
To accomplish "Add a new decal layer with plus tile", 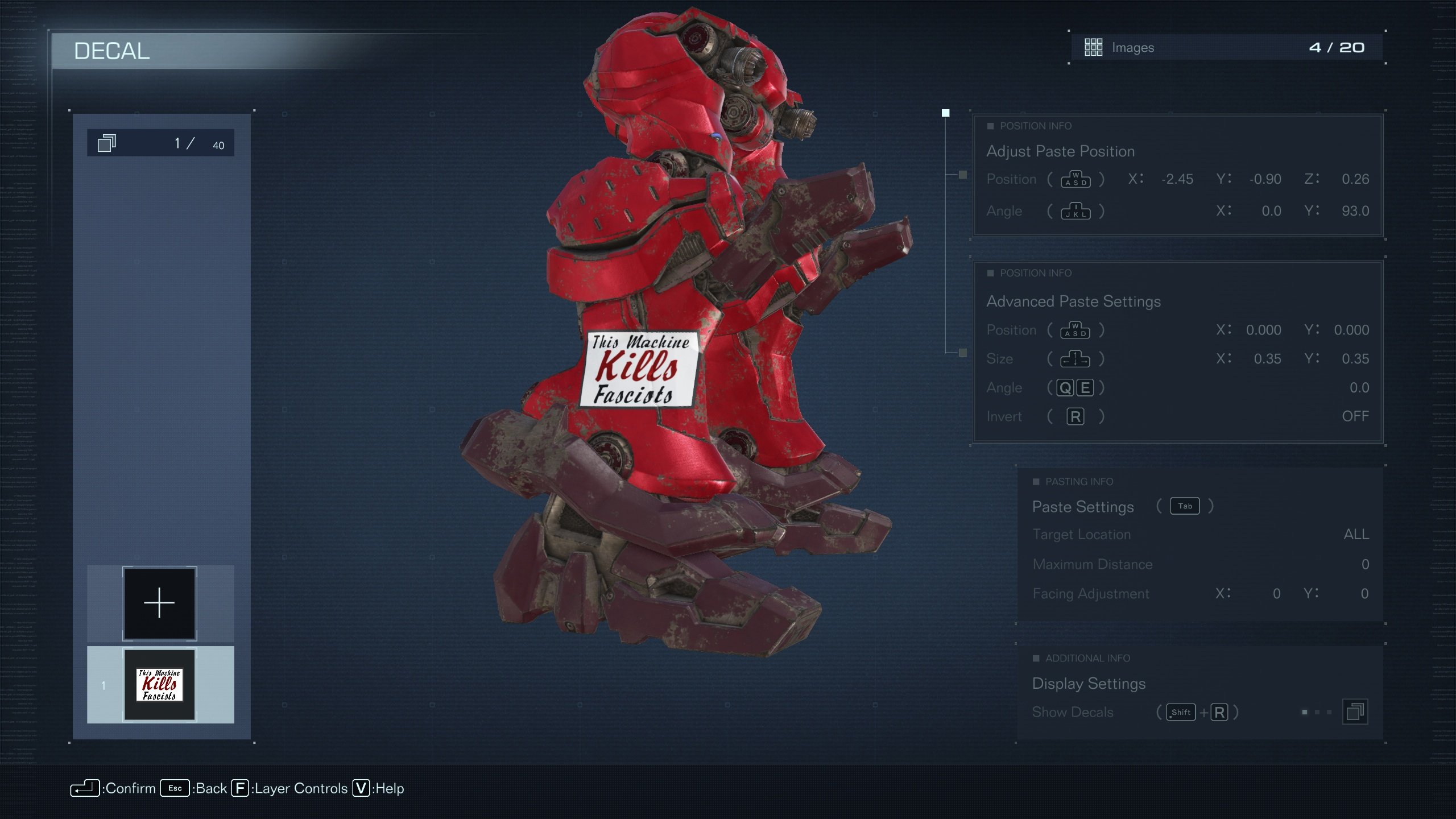I will (x=160, y=603).
